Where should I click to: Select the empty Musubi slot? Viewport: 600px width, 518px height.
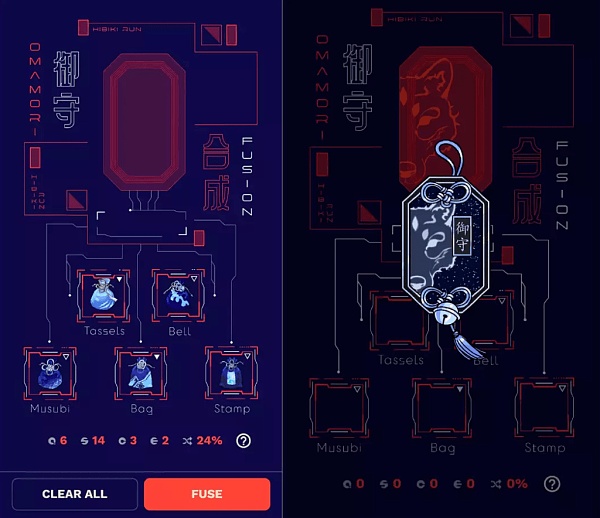[338, 407]
